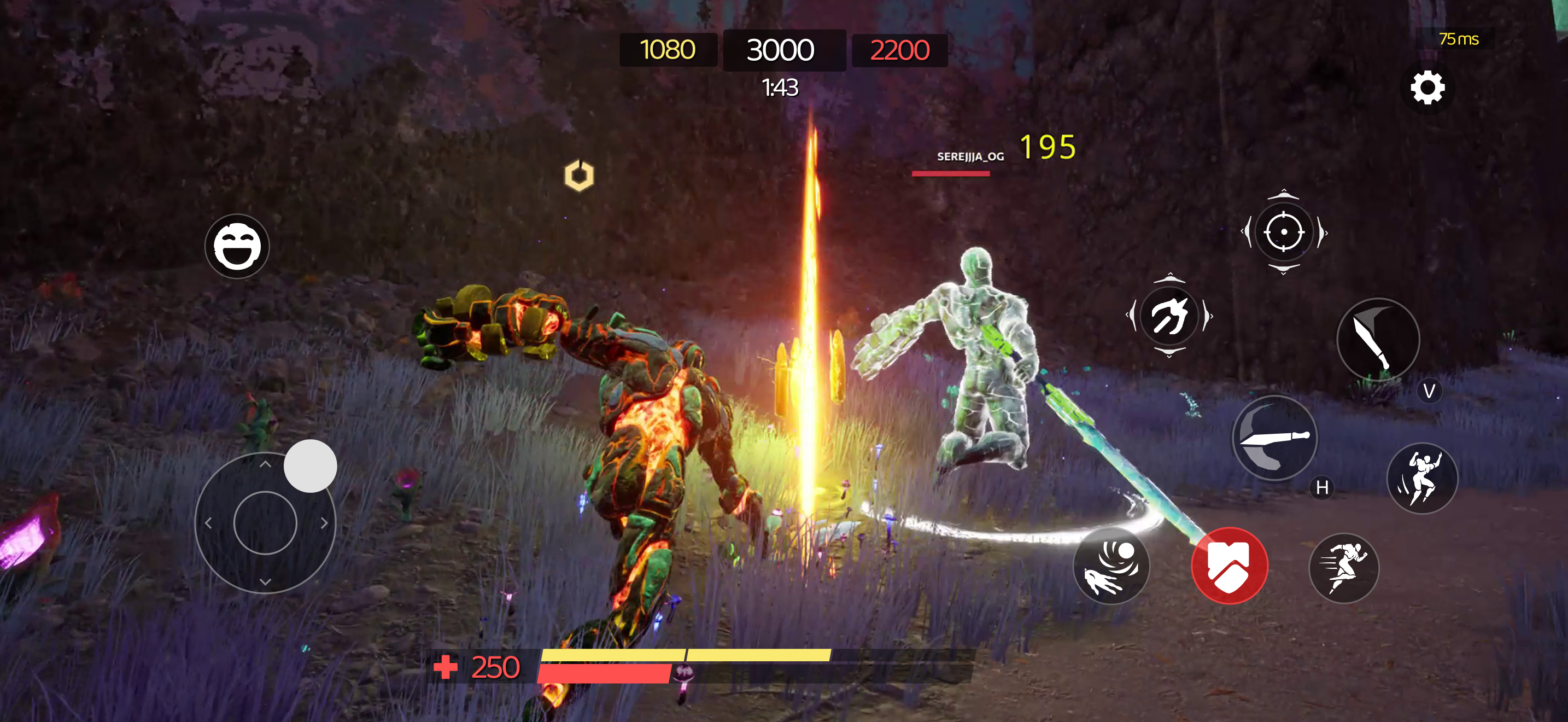Activate the sprinting figure dash button

tap(1343, 568)
